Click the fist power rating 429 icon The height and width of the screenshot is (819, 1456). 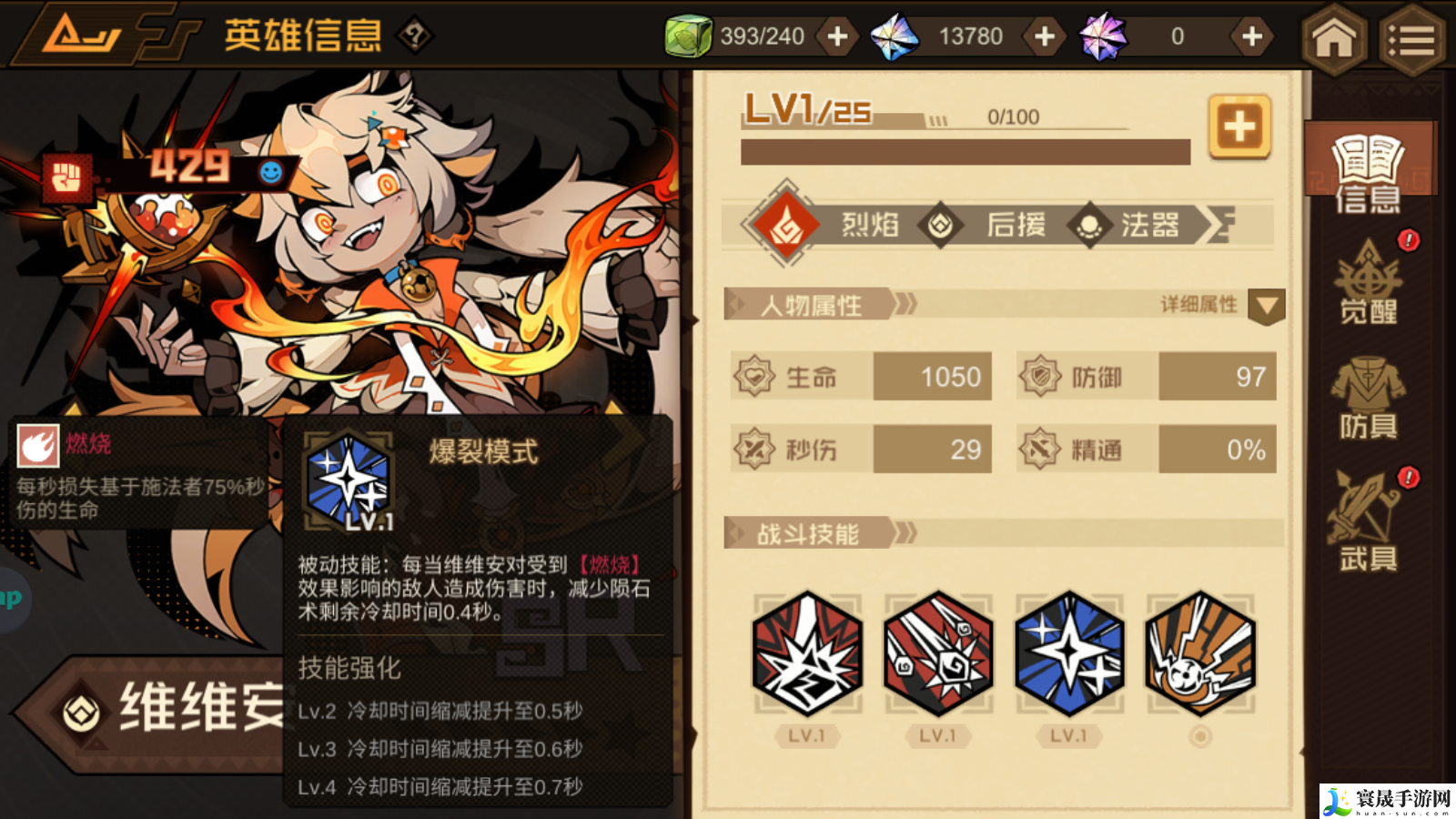pyautogui.click(x=66, y=176)
